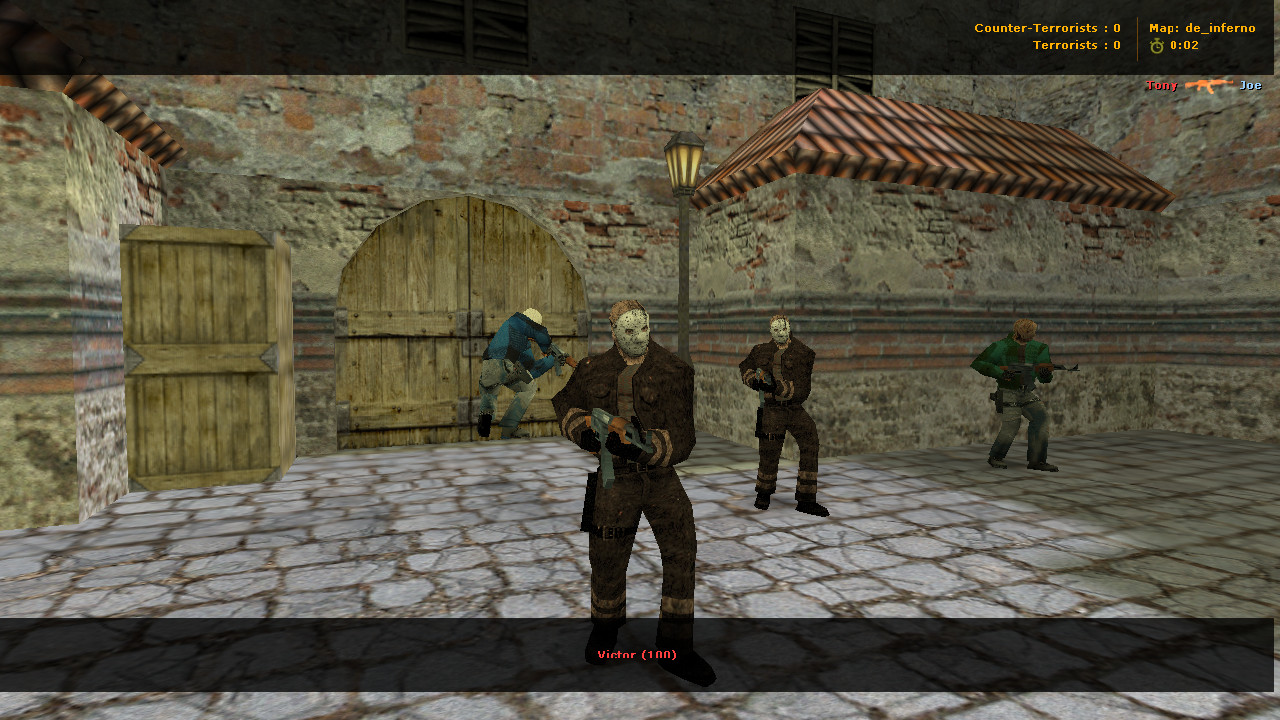Click Joe's name in the kill feed

(1250, 86)
